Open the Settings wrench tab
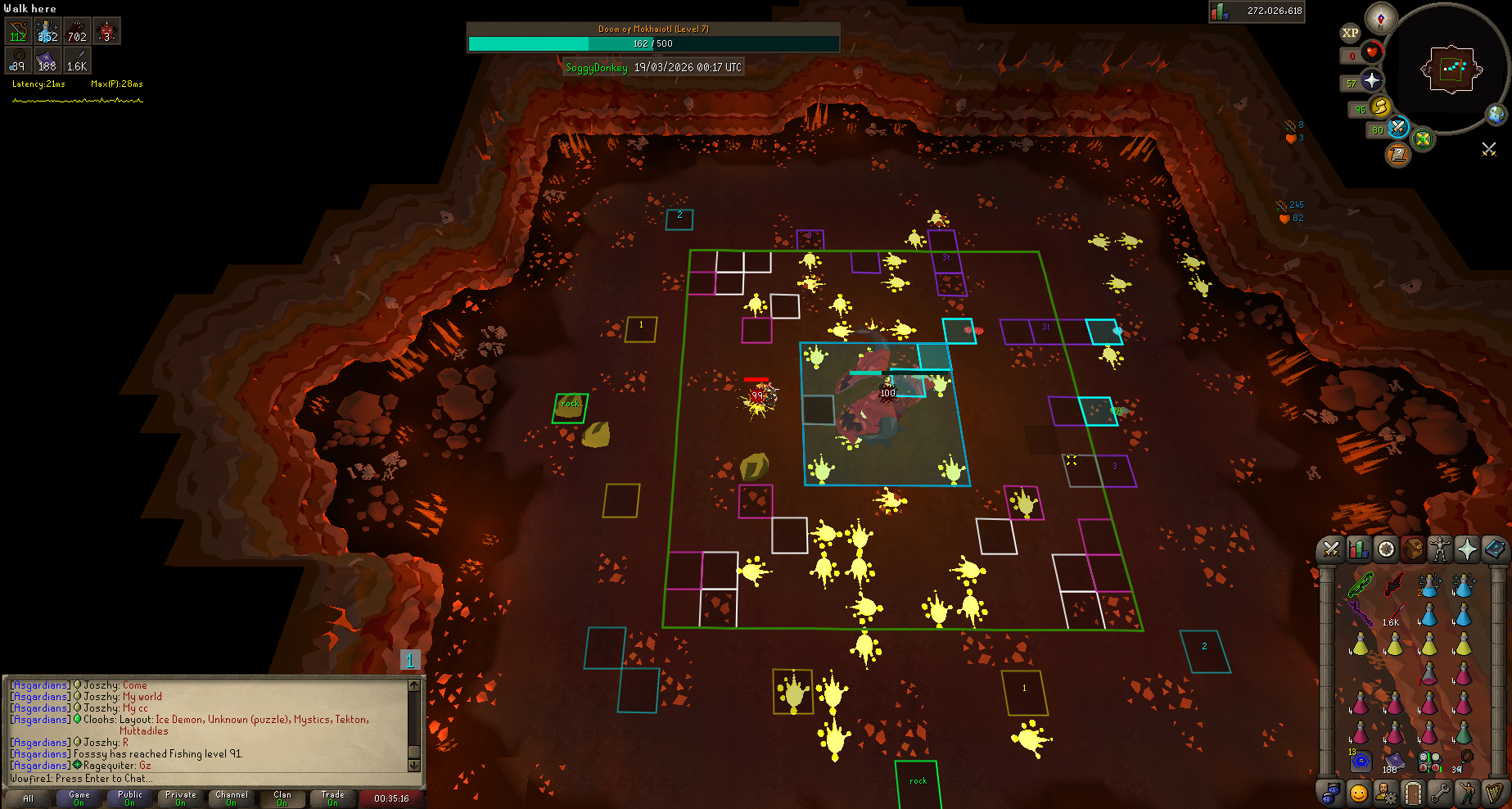The width and height of the screenshot is (1512, 809). coord(1440,793)
